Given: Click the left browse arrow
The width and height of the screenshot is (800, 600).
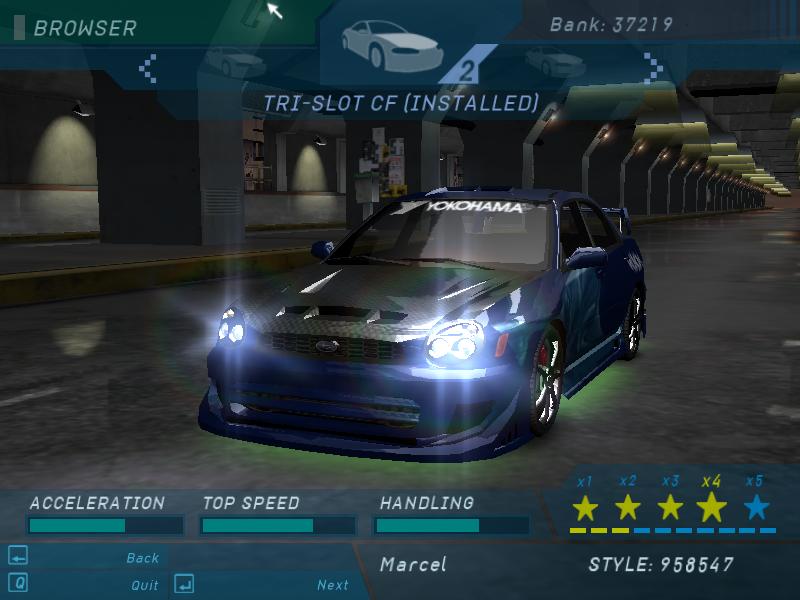Looking at the screenshot, I should pyautogui.click(x=148, y=68).
